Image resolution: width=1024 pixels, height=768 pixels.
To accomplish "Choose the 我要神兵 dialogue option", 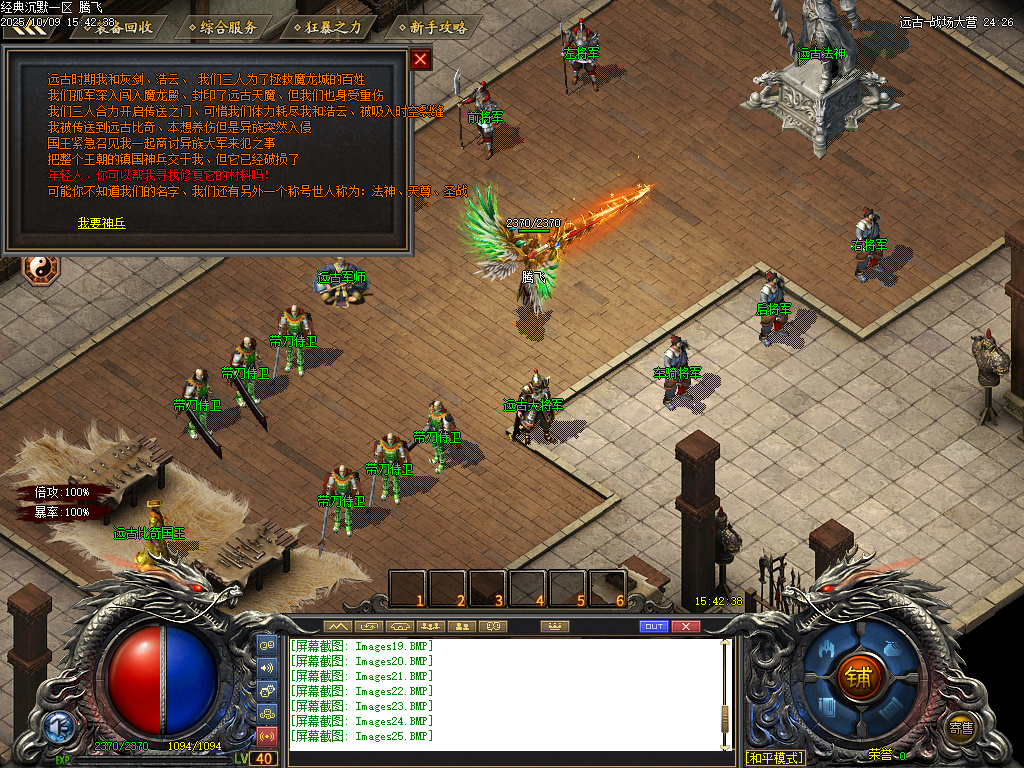I will coord(102,223).
